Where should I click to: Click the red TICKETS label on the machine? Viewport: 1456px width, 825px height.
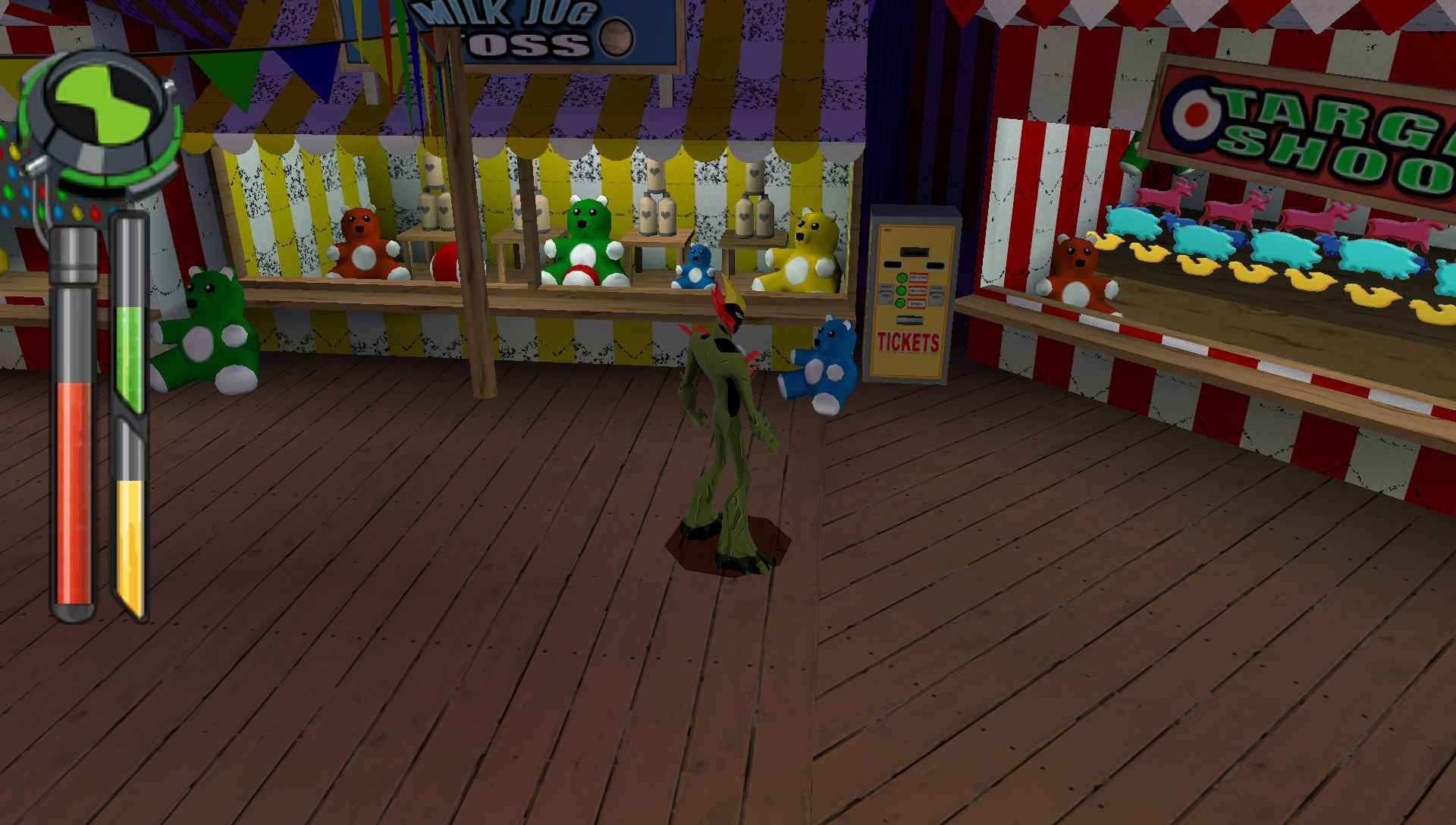[908, 340]
